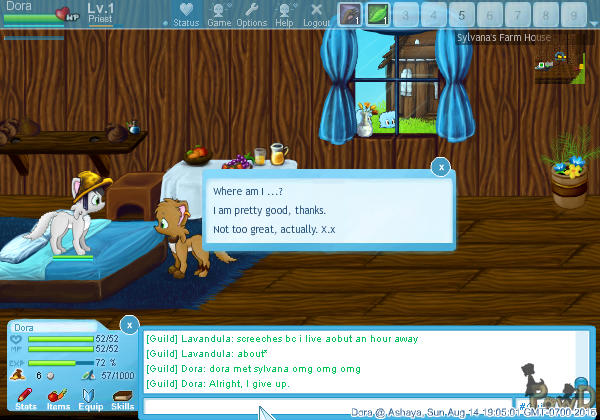Viewport: 600px width, 420px height.
Task: Open the Game menu
Action: tap(219, 15)
